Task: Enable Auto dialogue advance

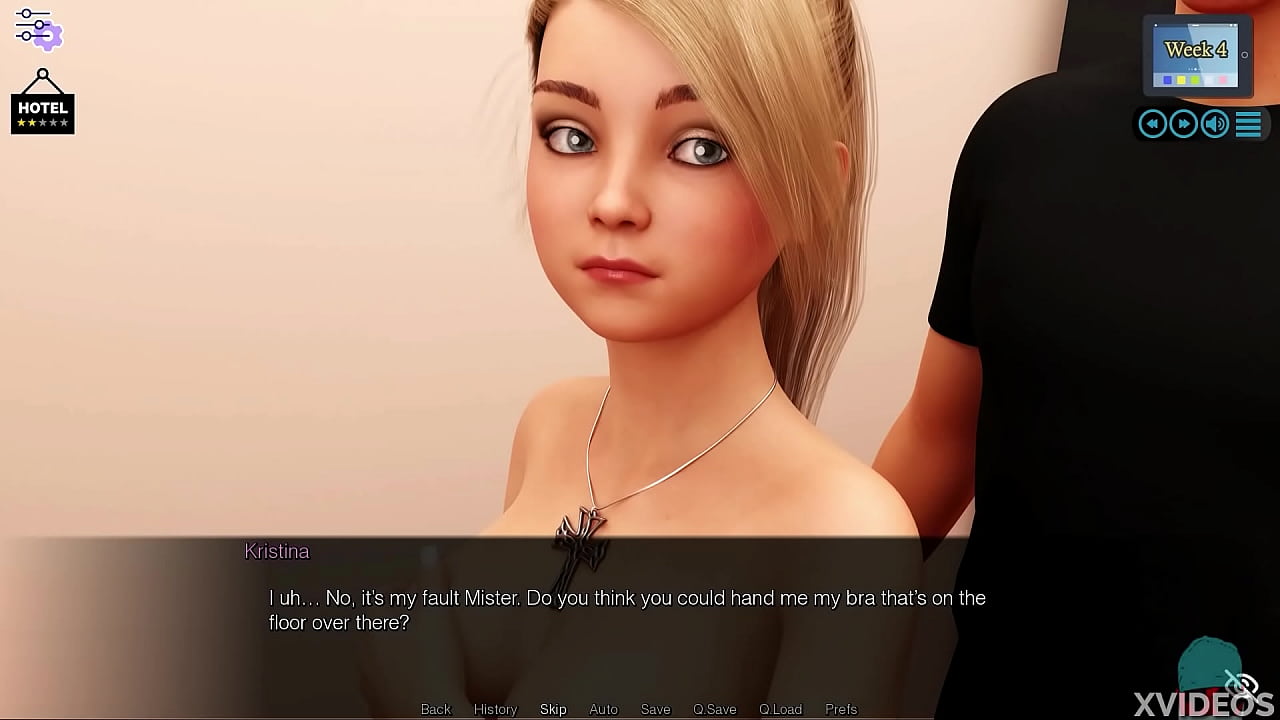Action: pos(603,709)
